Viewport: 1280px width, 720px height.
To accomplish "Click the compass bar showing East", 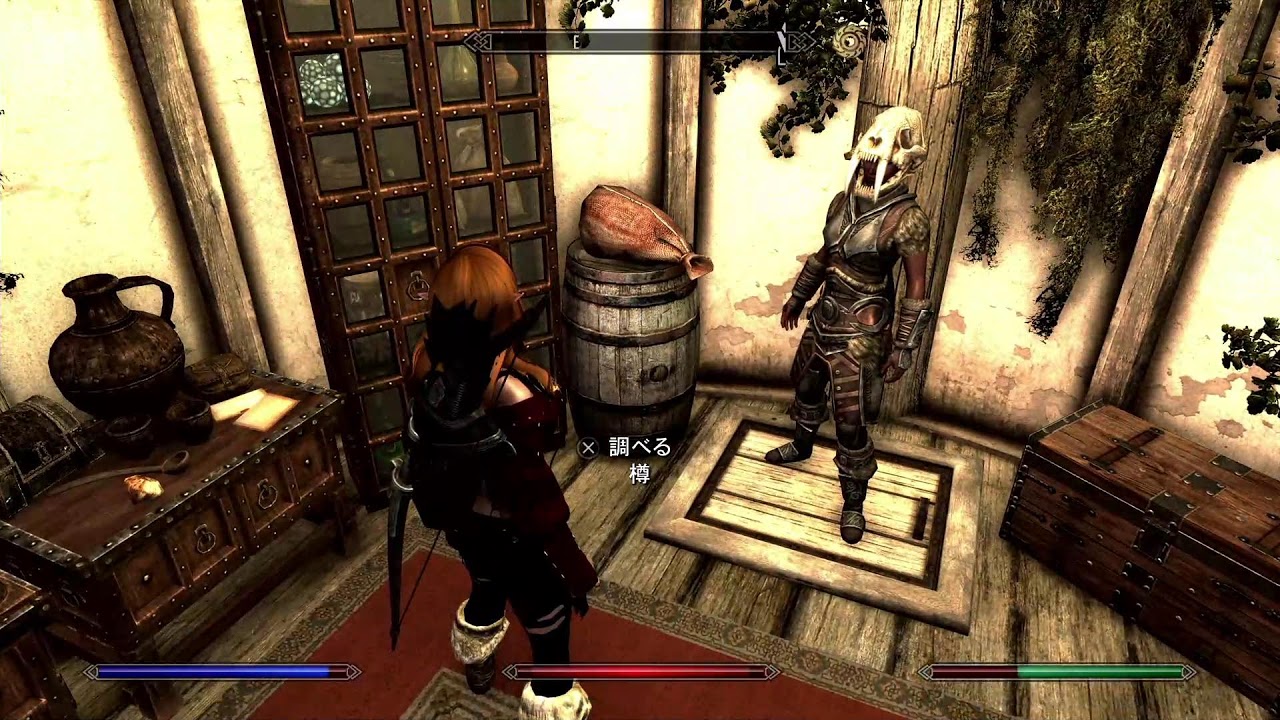I will (640, 42).
